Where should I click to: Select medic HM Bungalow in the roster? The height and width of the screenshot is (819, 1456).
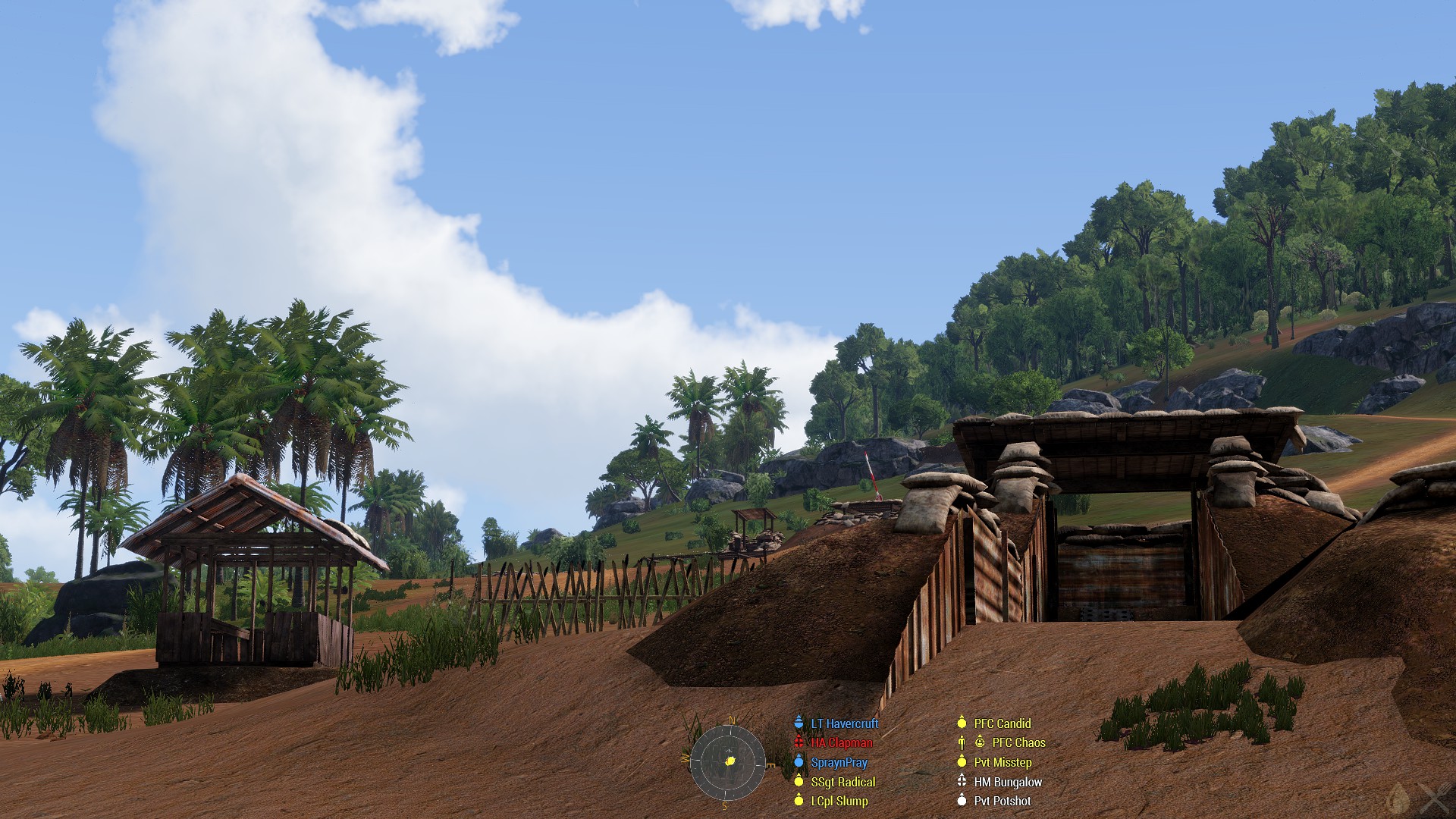[x=1007, y=782]
